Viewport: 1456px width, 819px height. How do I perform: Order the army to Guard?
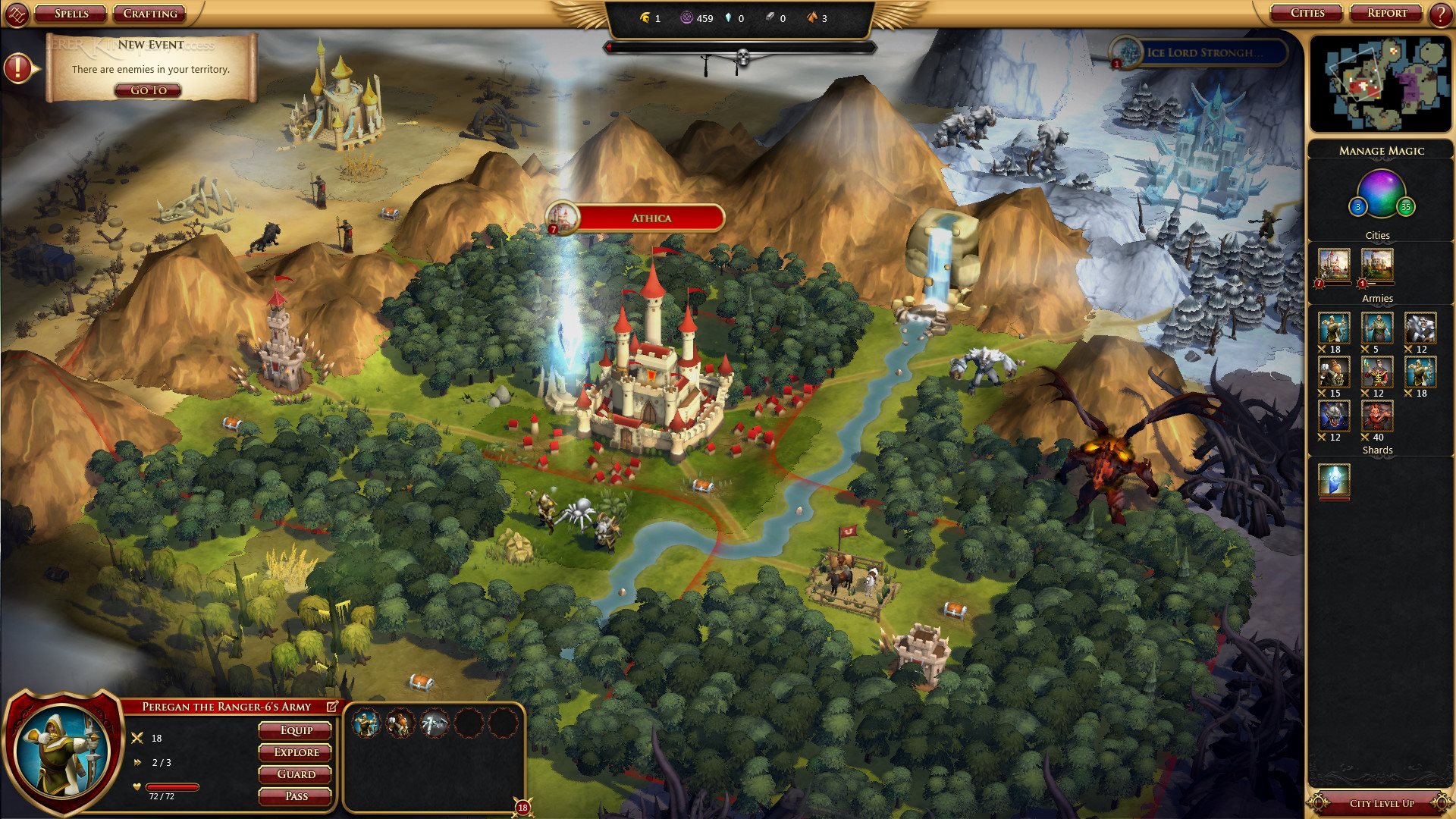pyautogui.click(x=296, y=774)
